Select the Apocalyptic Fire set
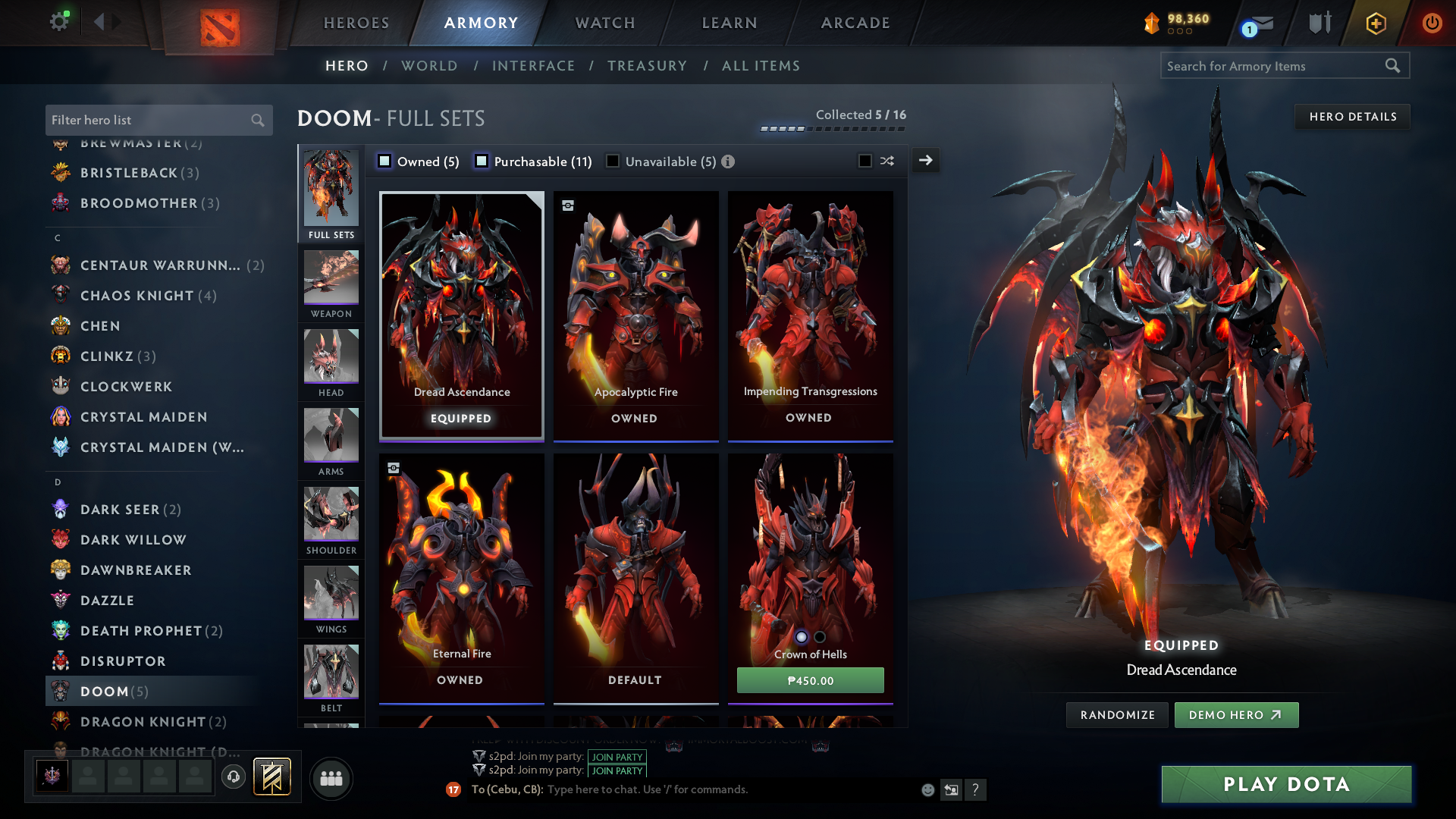Image resolution: width=1456 pixels, height=819 pixels. [635, 315]
